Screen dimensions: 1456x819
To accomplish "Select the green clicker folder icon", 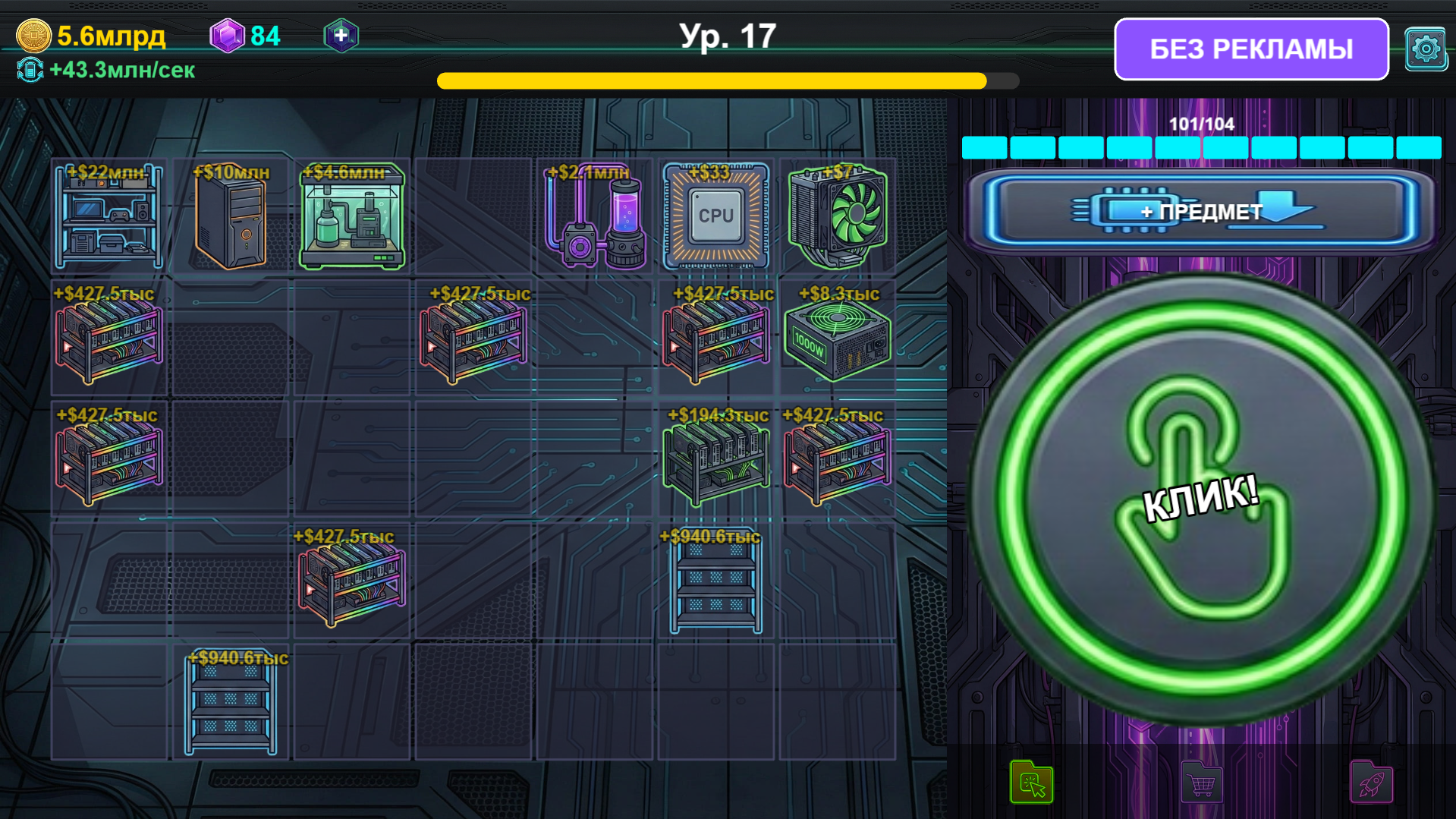I will click(1032, 782).
